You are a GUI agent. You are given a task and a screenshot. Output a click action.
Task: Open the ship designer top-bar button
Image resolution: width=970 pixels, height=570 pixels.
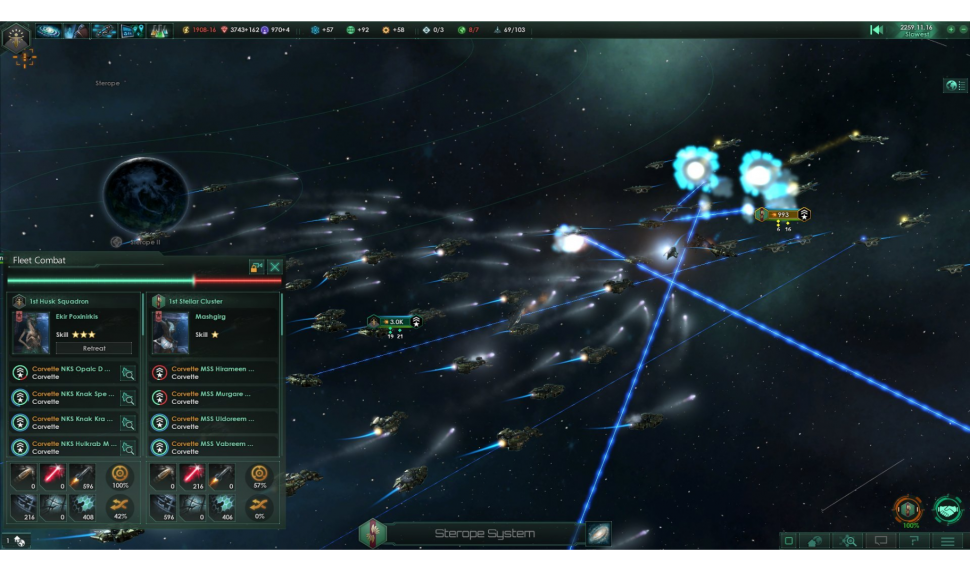[104, 31]
